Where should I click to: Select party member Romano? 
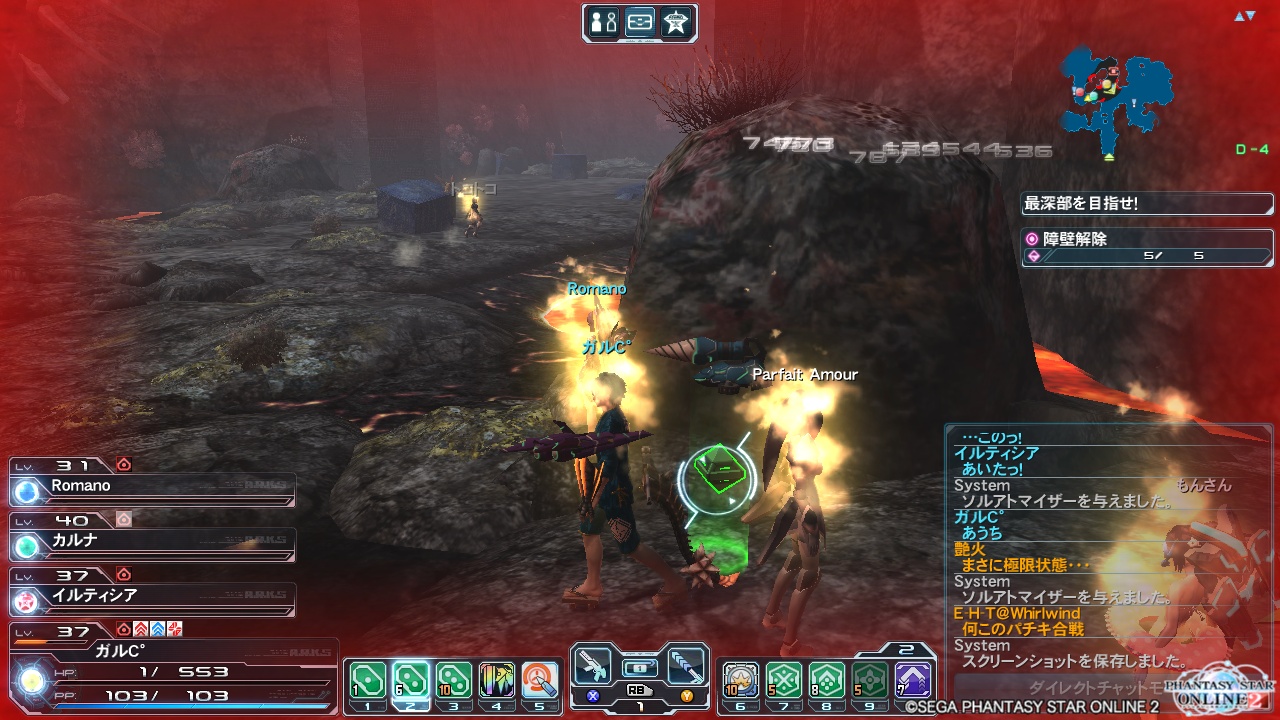tap(152, 487)
